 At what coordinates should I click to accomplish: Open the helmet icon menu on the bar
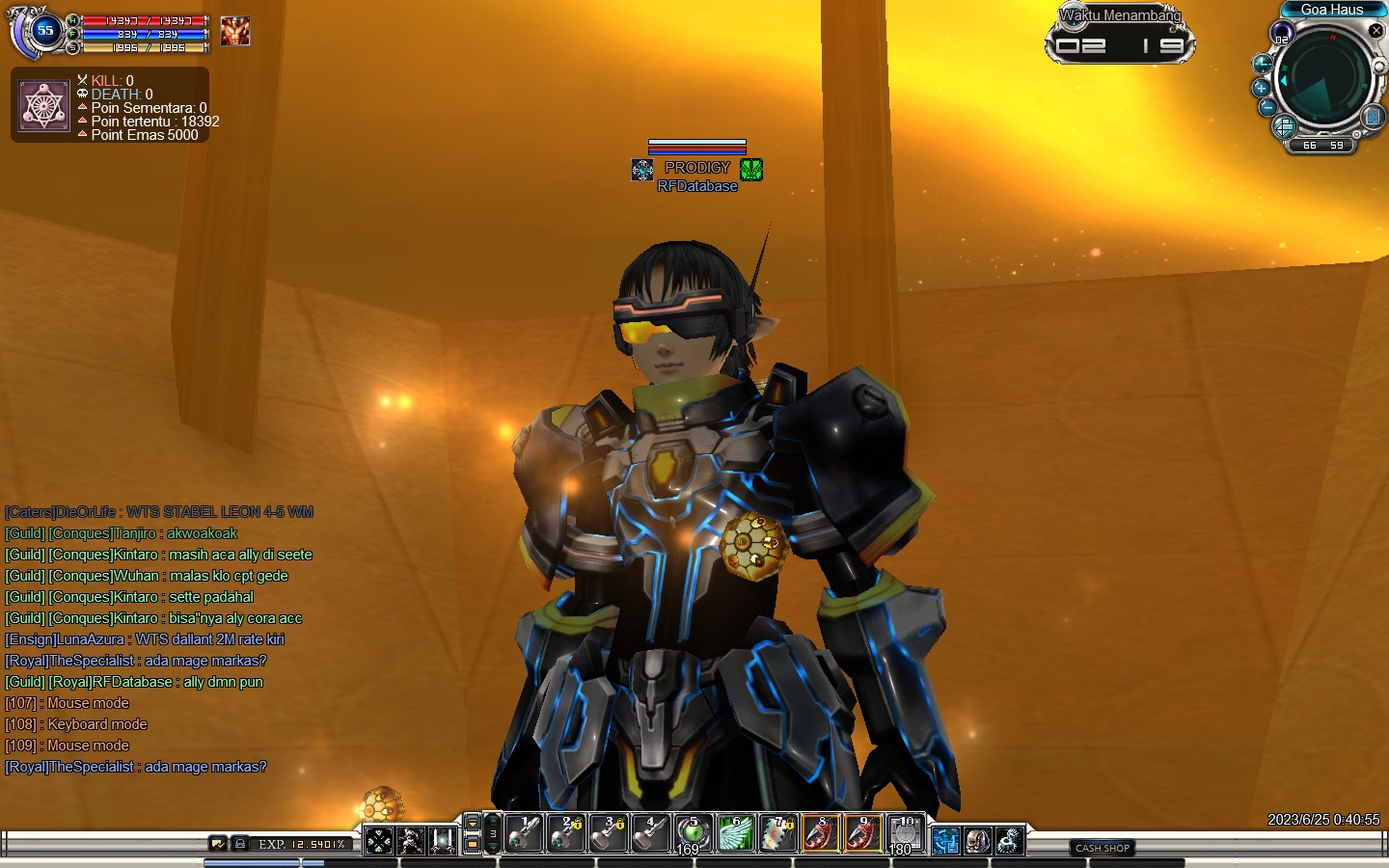click(977, 841)
